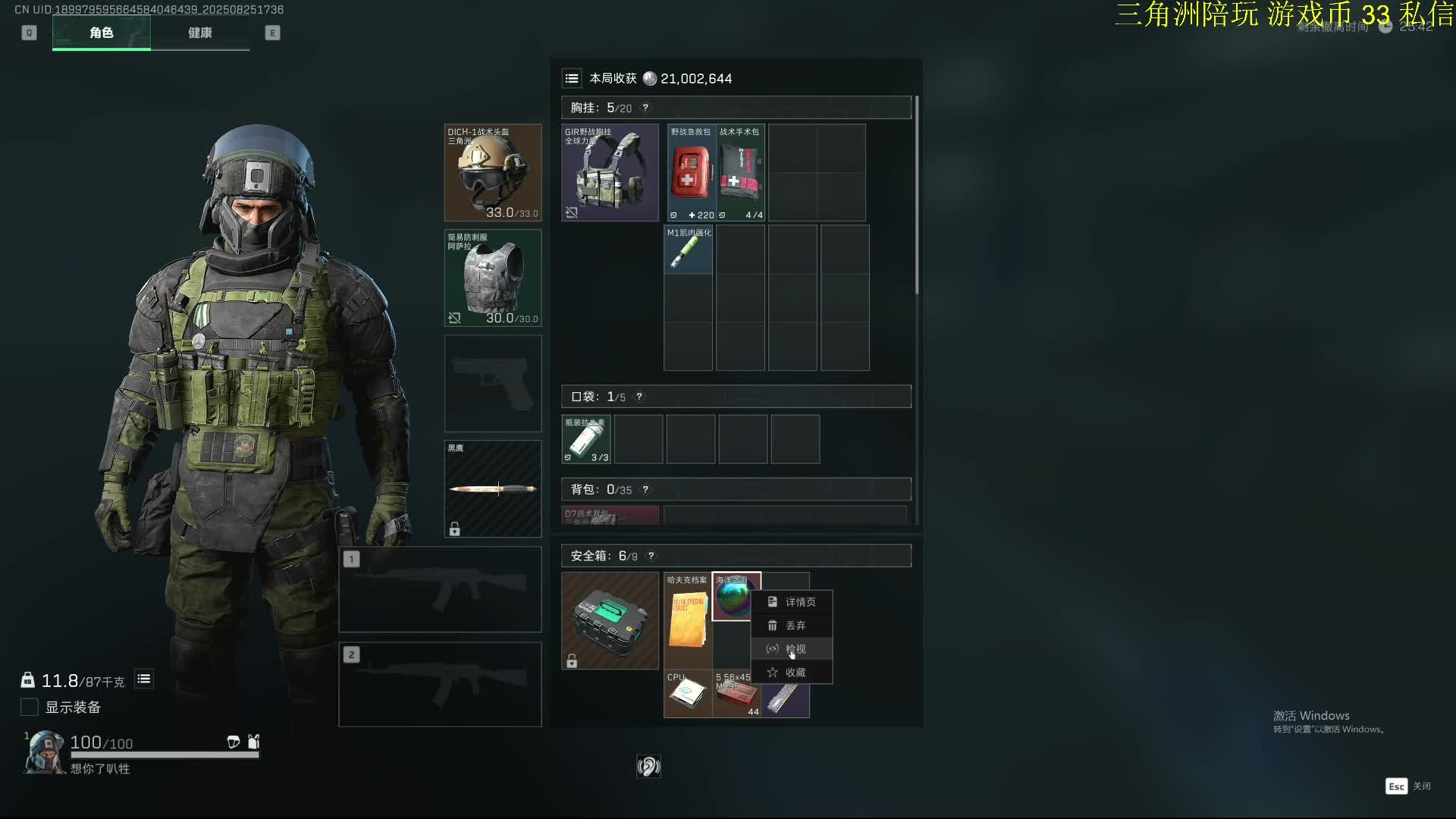Select the GIR chest rig slot
Viewport: 1456px width, 819px height.
tap(610, 173)
